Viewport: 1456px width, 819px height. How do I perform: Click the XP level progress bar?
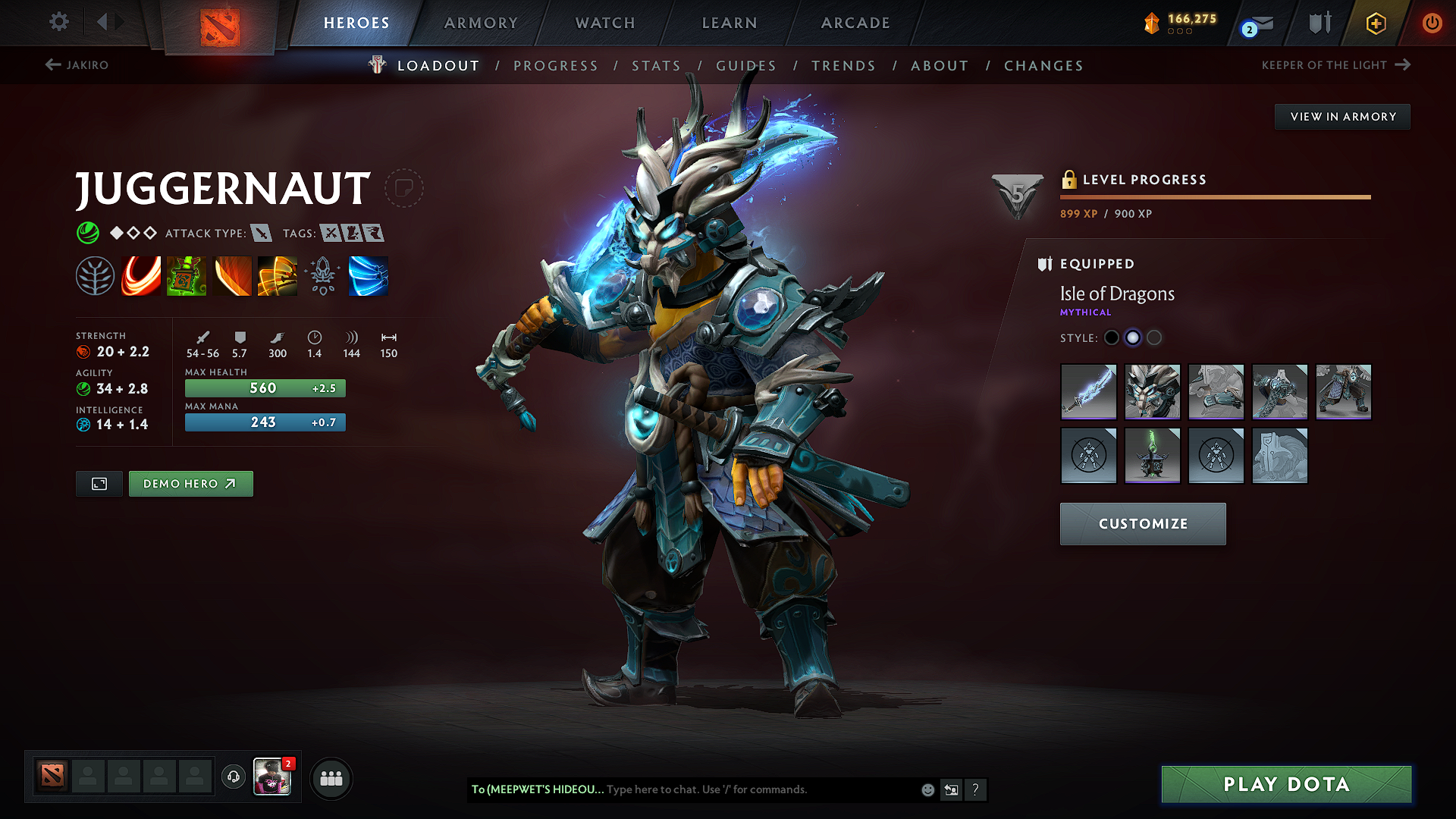(x=1213, y=196)
